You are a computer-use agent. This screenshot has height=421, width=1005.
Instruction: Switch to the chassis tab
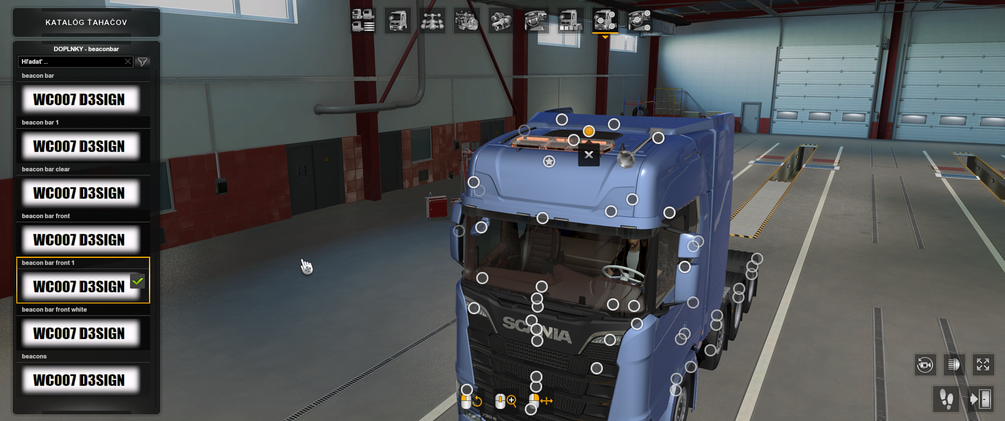click(432, 20)
